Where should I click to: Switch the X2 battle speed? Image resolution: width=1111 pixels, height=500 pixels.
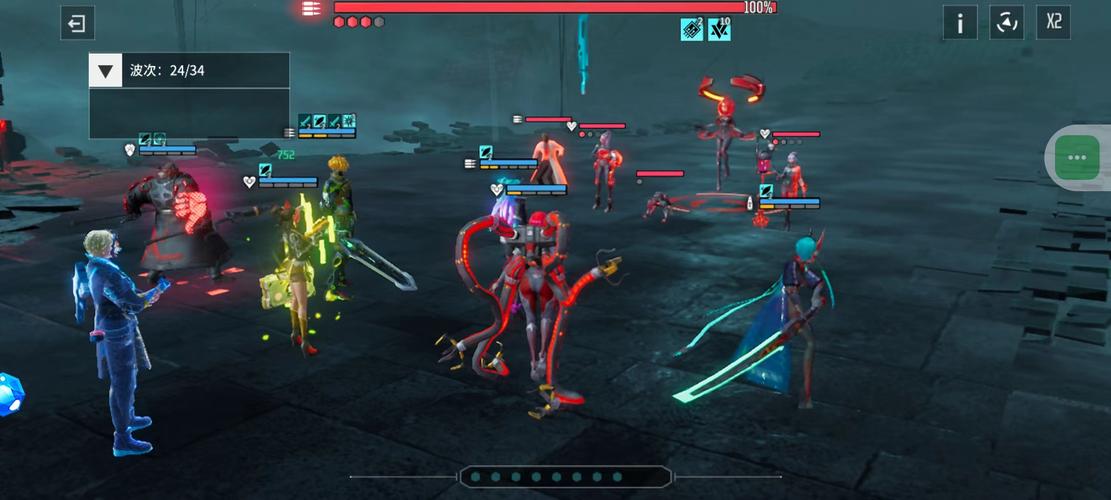1053,22
